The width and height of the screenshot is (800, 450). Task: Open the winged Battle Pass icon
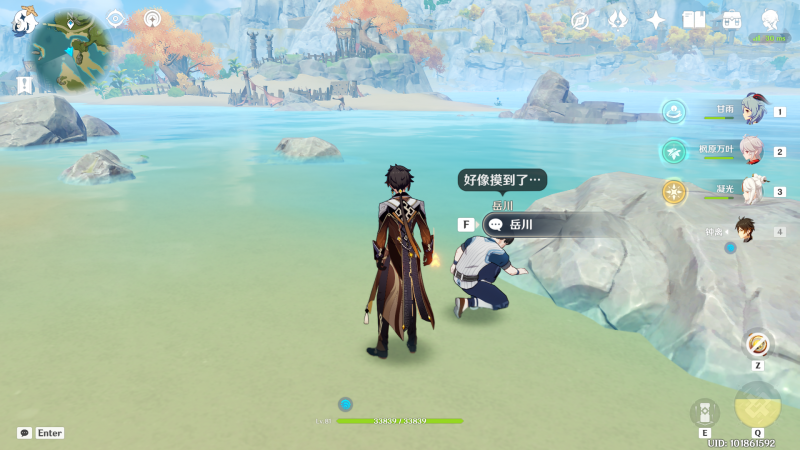(x=617, y=20)
